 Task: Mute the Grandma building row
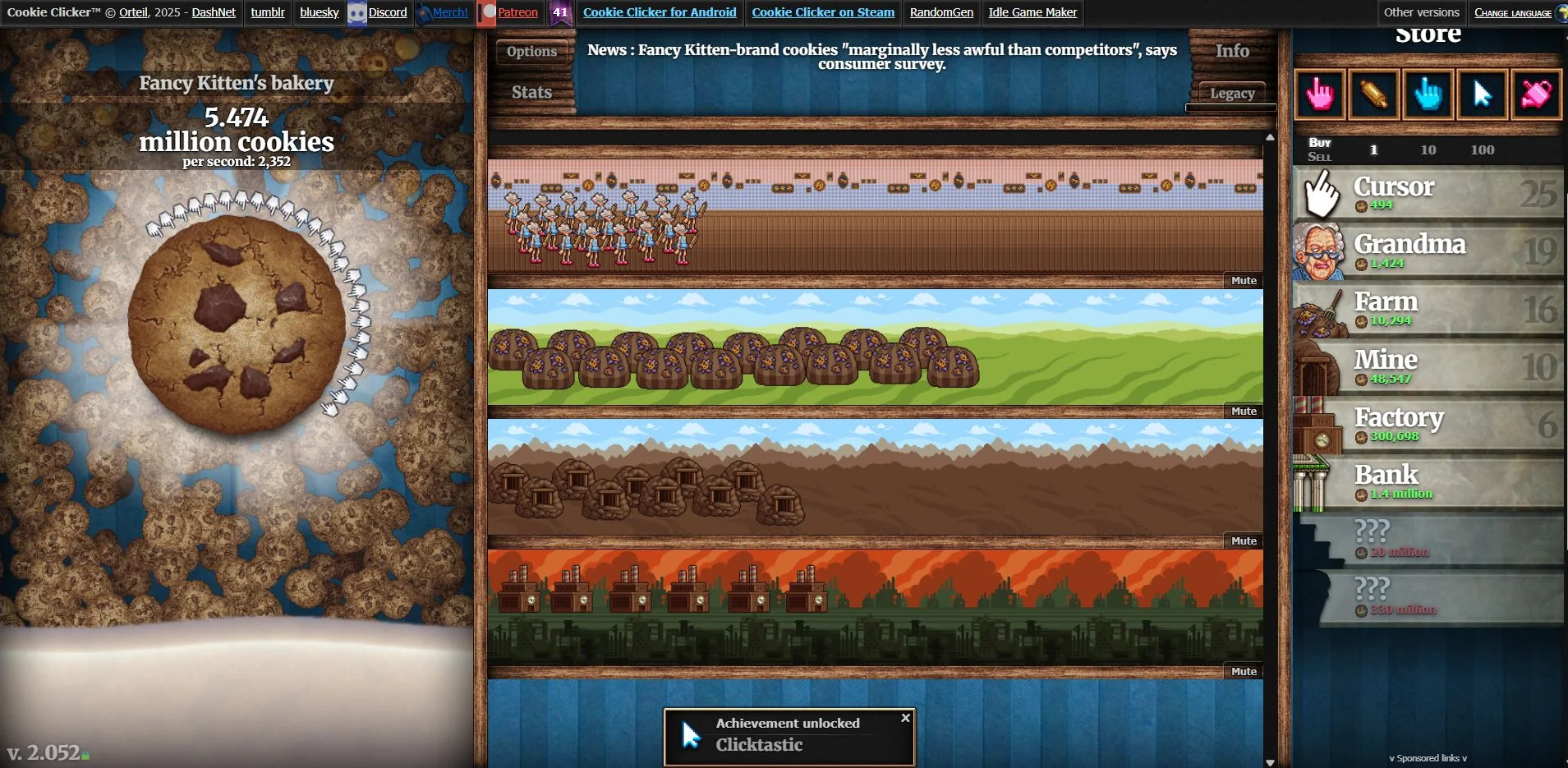[x=1244, y=280]
